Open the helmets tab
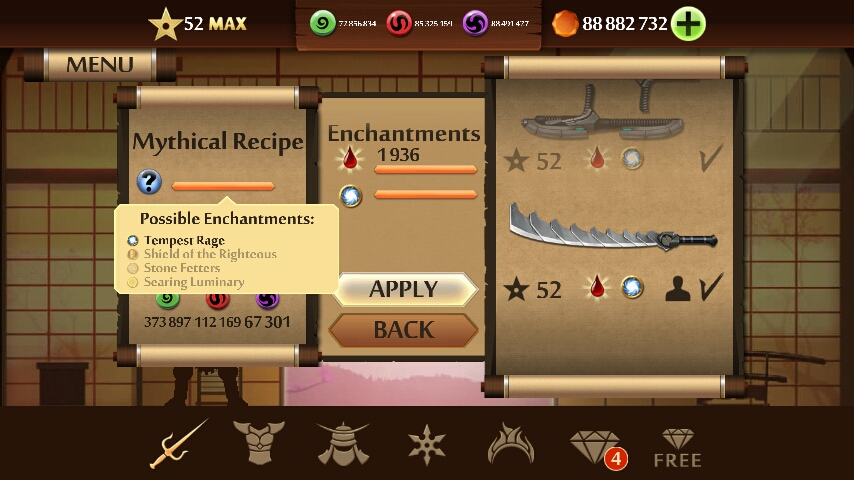Viewport: 854px width, 480px height. pos(343,443)
